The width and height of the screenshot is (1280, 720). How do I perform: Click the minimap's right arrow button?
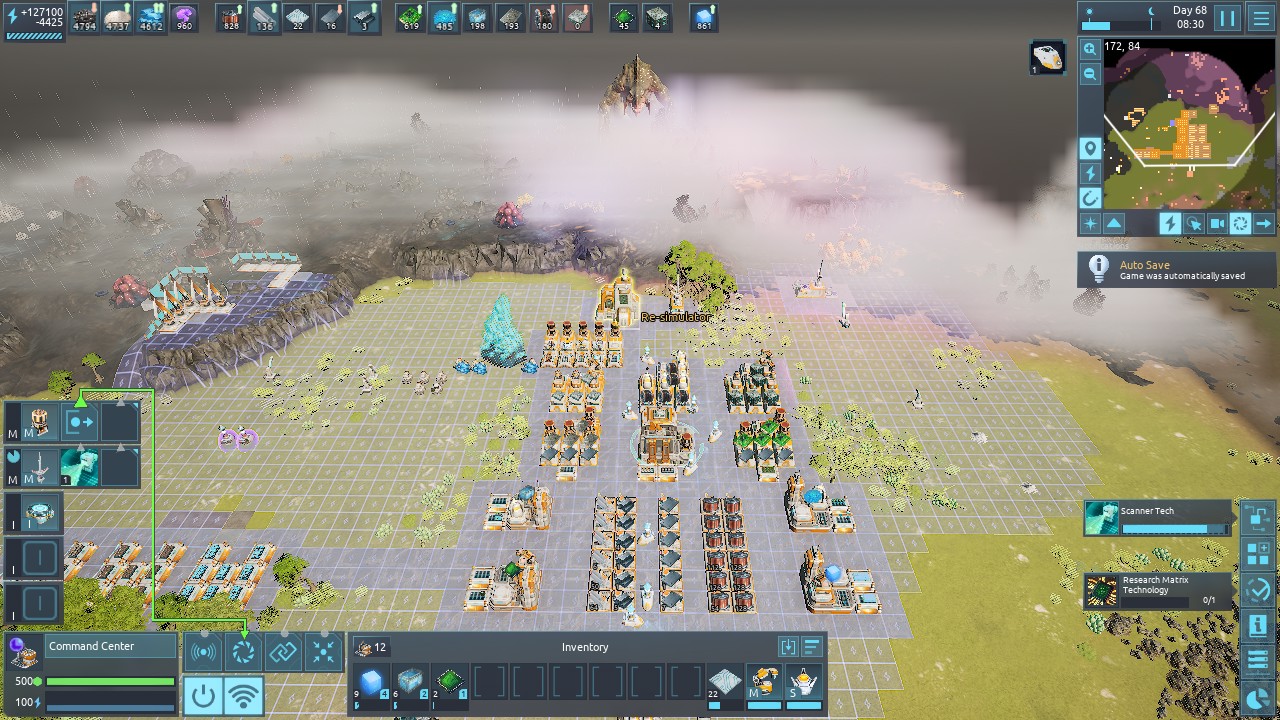coord(1263,224)
